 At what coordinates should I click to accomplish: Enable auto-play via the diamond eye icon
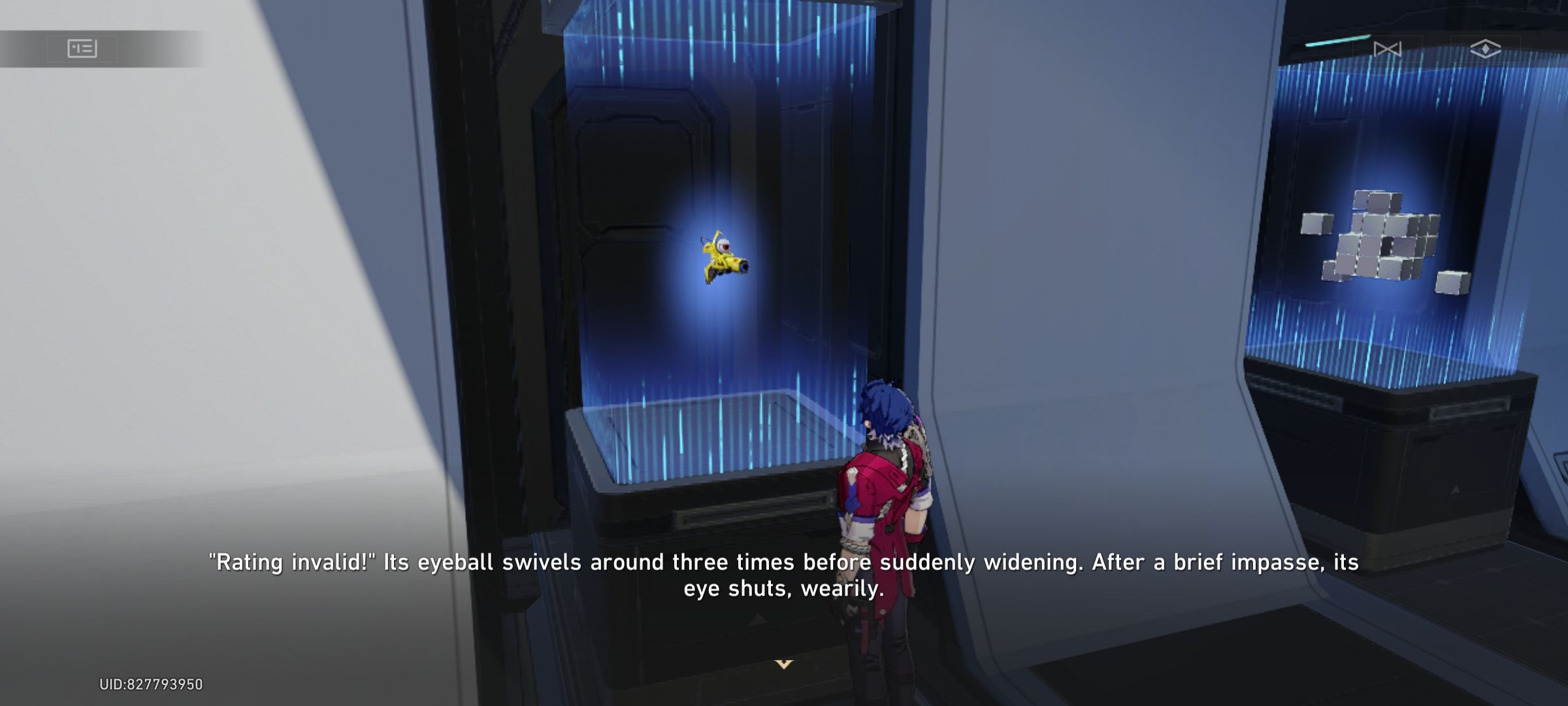point(1486,48)
